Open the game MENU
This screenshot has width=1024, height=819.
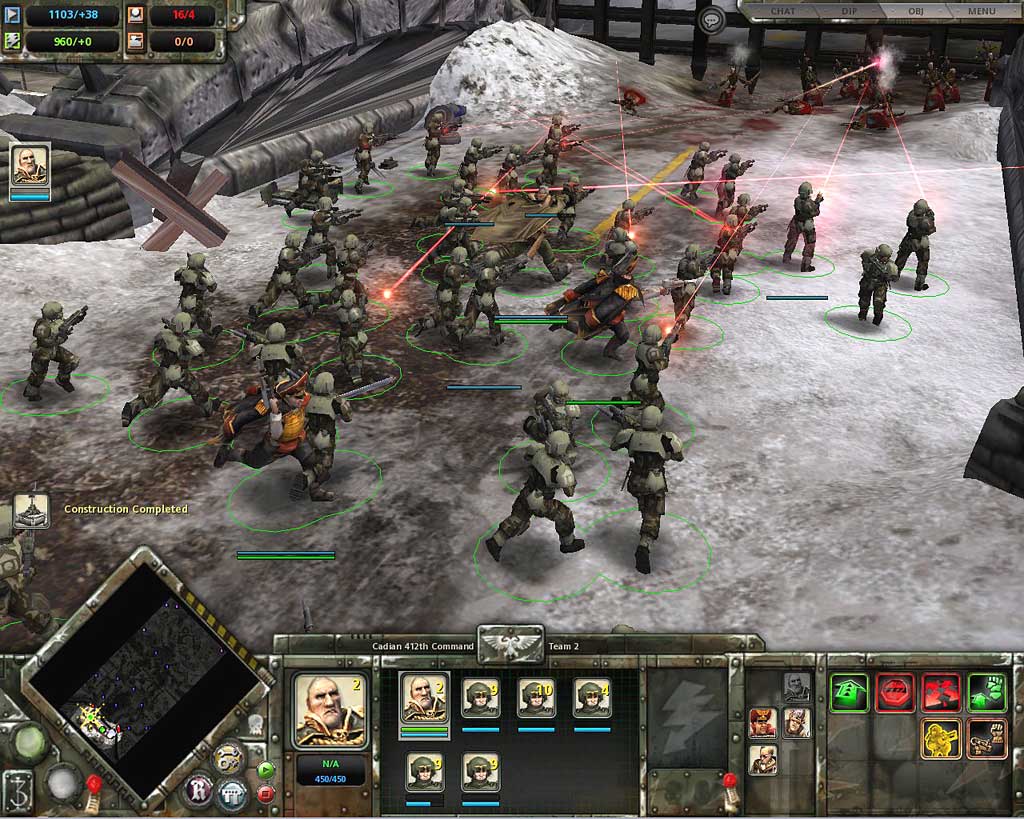click(981, 11)
